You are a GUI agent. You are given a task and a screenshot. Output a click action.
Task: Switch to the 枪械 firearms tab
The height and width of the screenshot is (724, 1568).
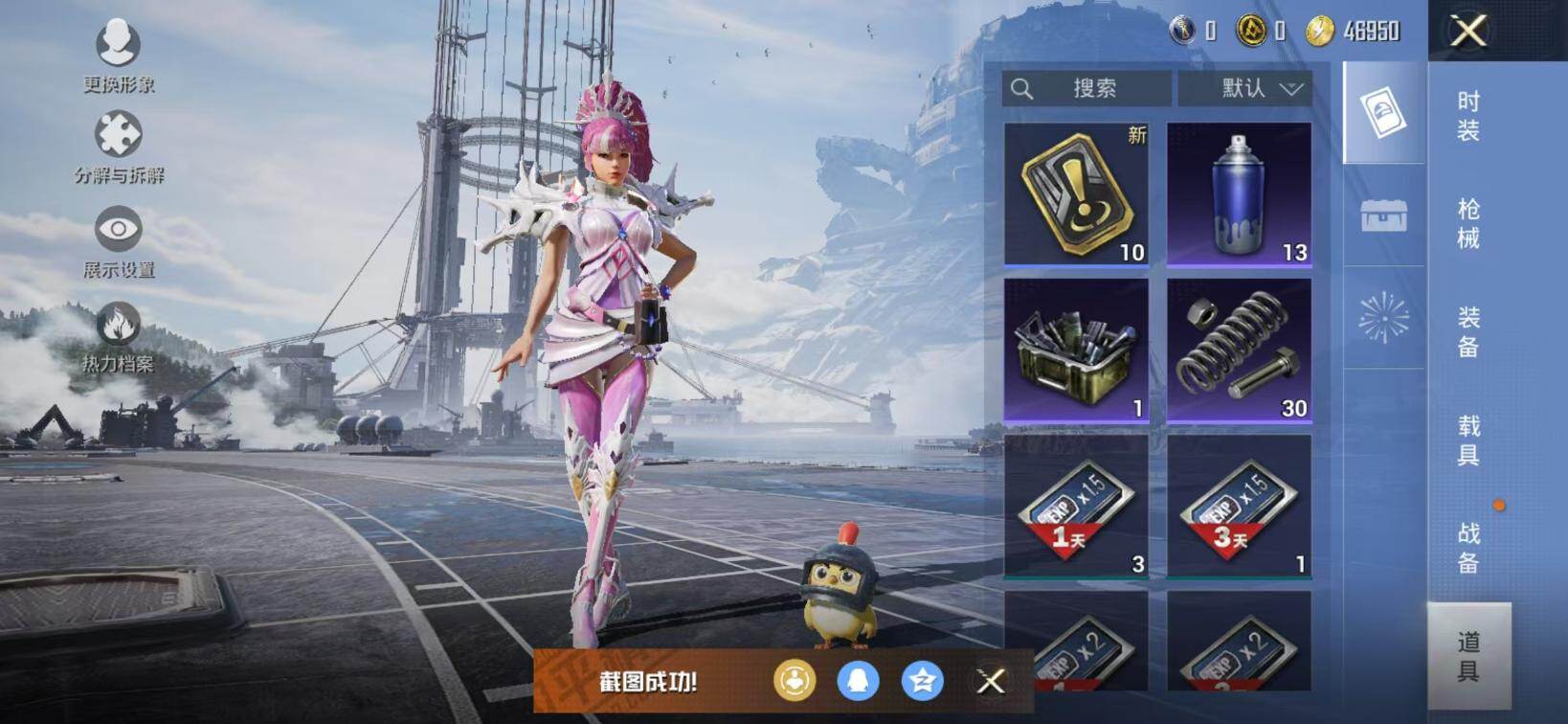click(x=1468, y=223)
